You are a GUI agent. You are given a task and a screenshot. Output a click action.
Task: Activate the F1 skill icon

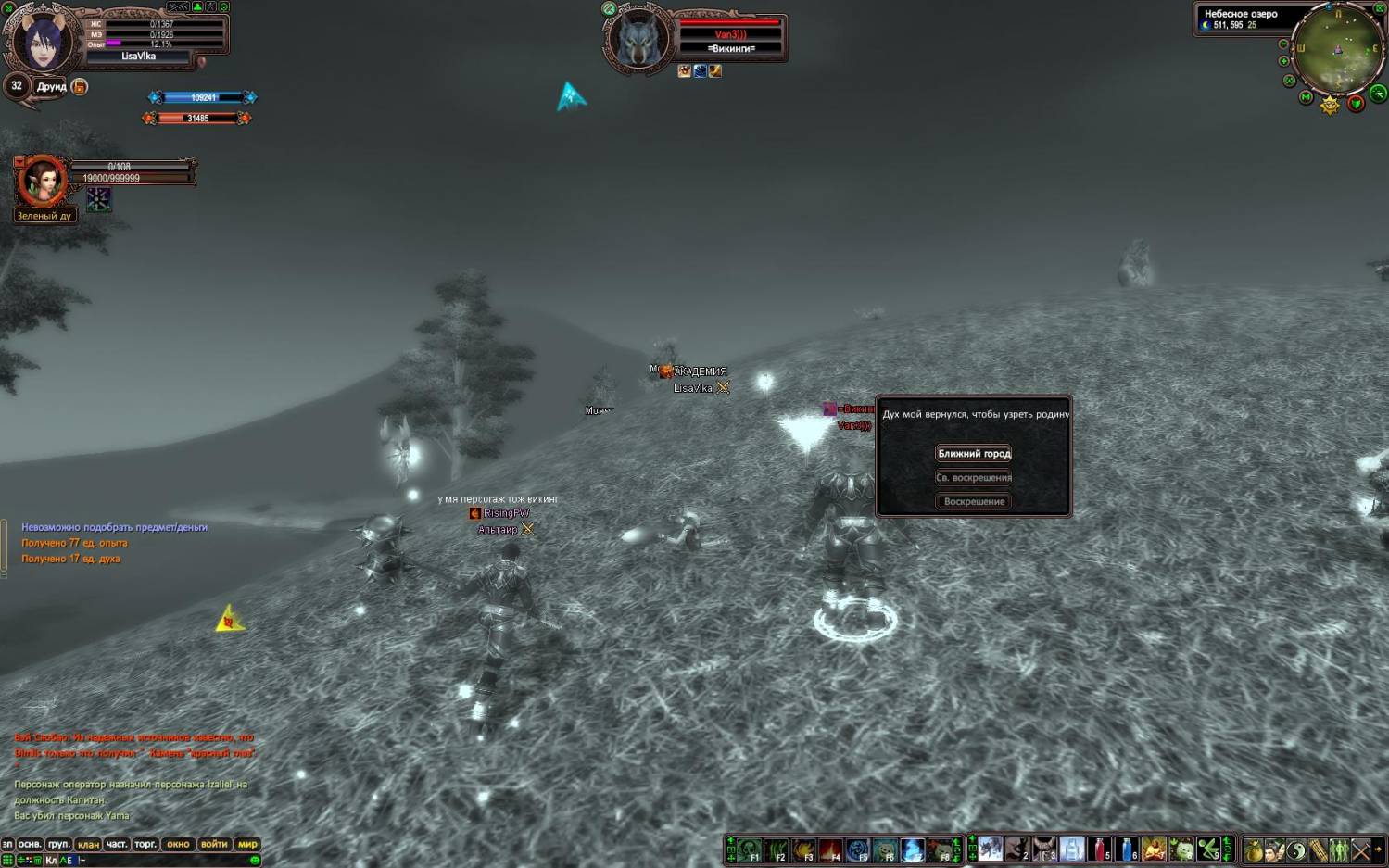point(749,849)
